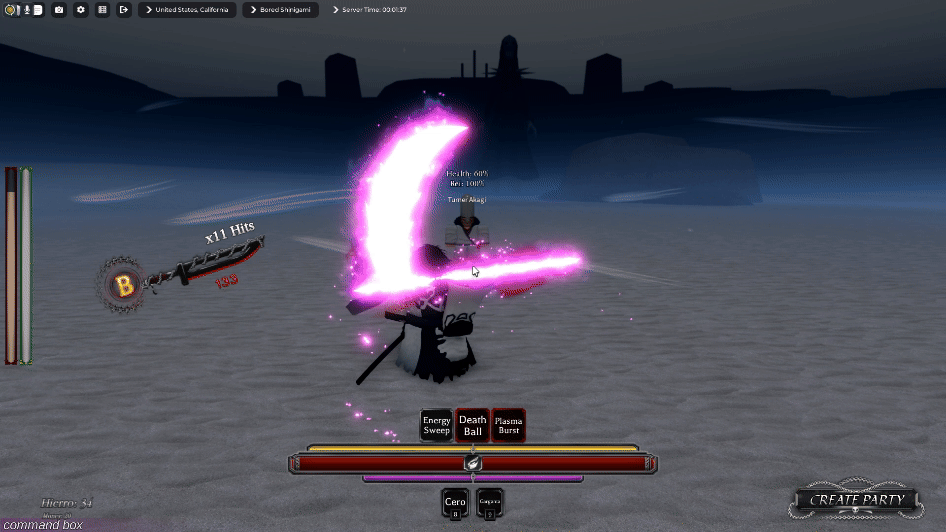Click the exit arrow button

pyautogui.click(x=123, y=10)
